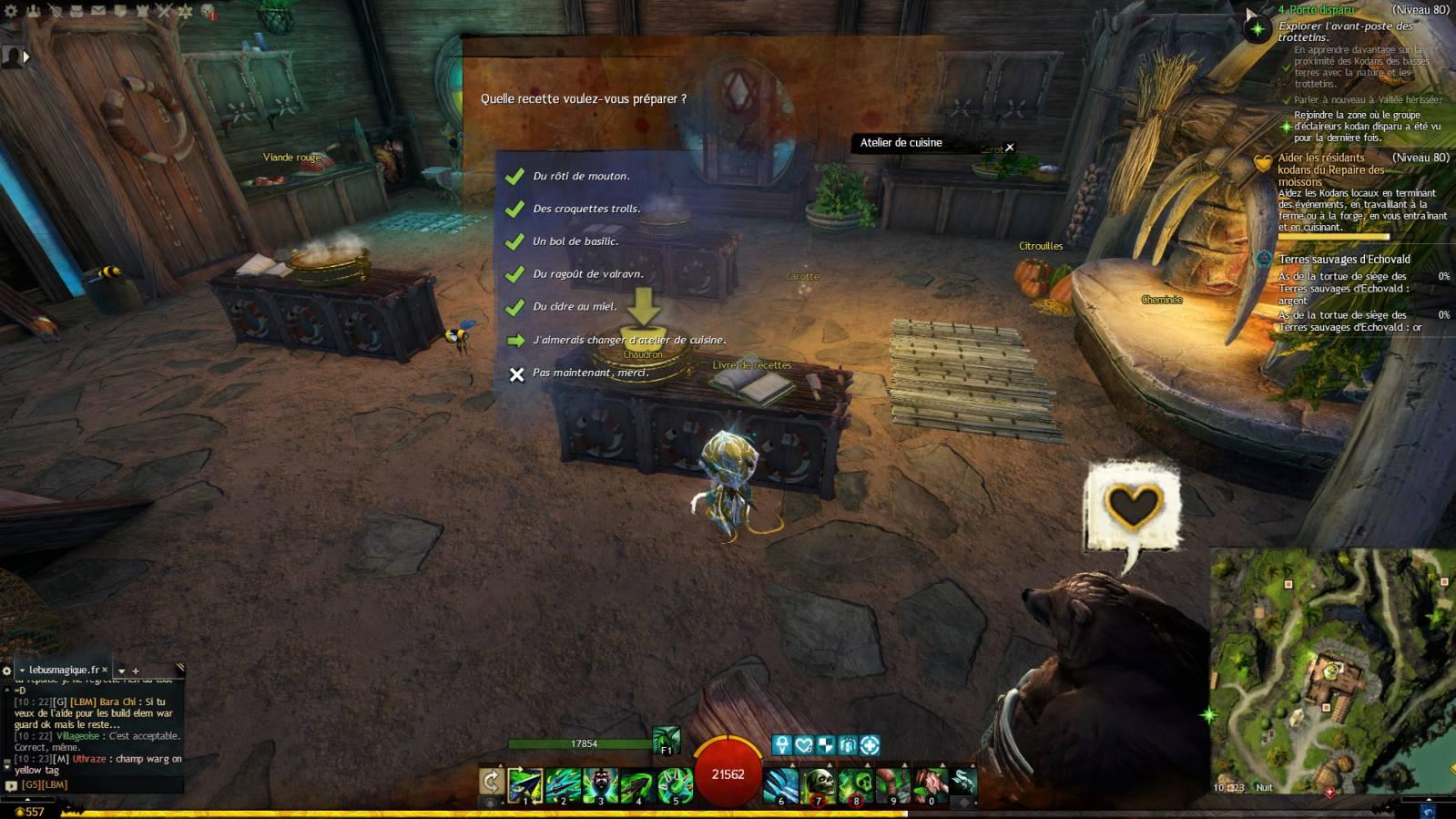Activate the skull skill in slot 7
Viewport: 1456px width, 819px height.
(819, 783)
